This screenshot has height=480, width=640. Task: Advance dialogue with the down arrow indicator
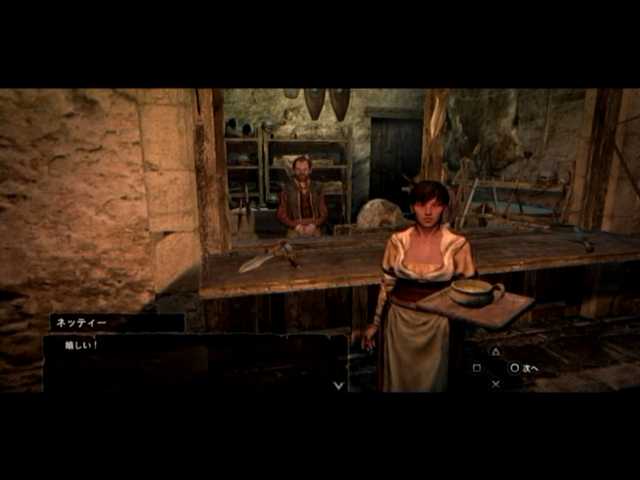[338, 384]
